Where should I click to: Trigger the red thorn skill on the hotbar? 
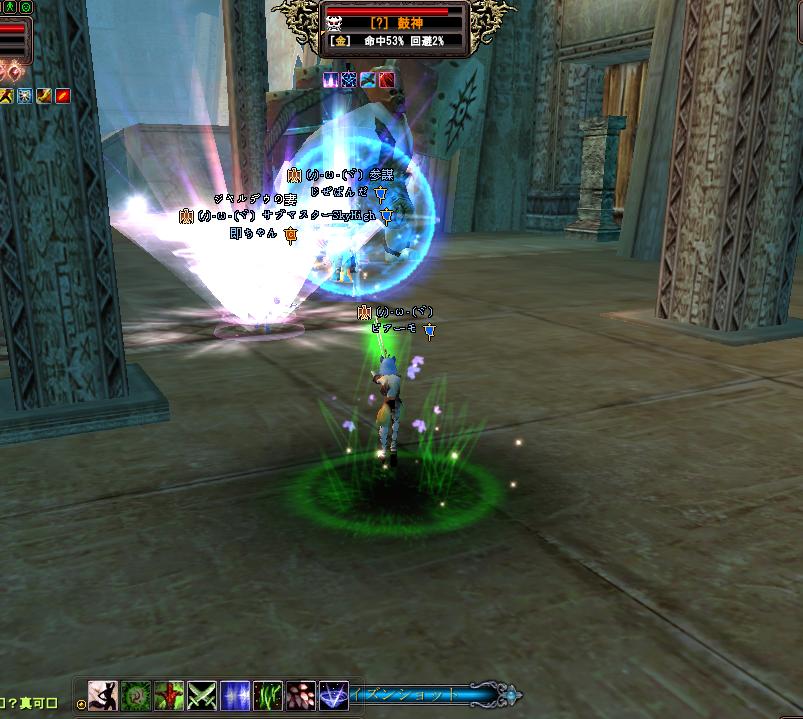tap(169, 695)
